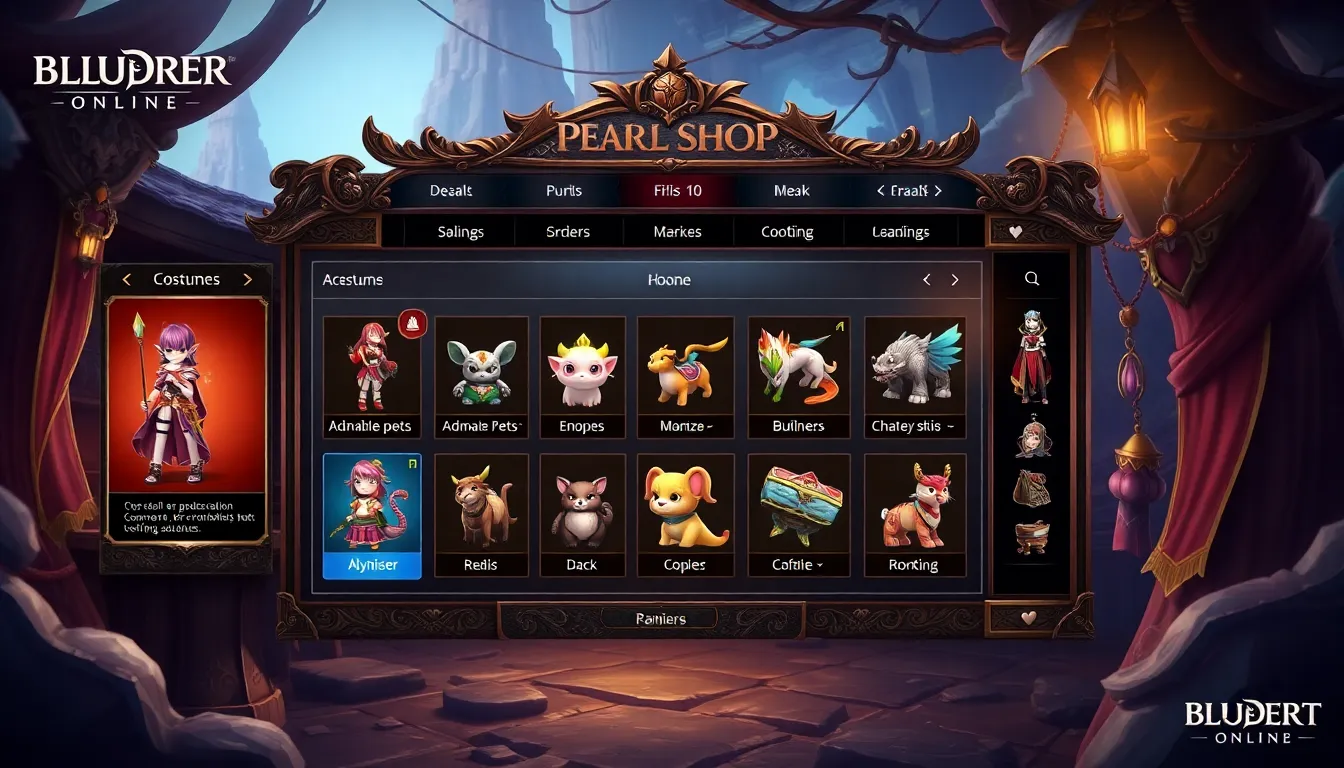This screenshot has width=1344, height=768.
Task: Choose the Enopes pink cat pet
Action: pos(582,377)
